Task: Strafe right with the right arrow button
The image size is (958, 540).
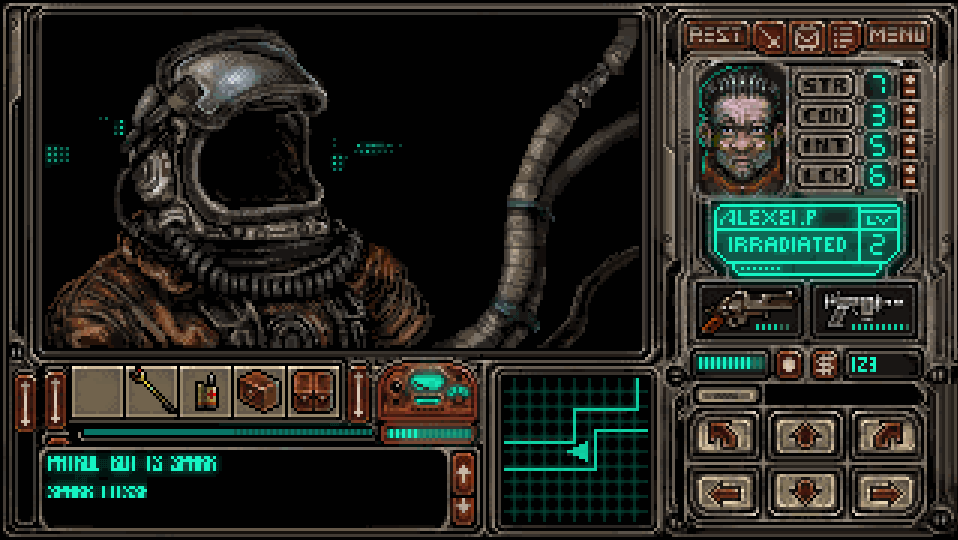Action: (x=884, y=491)
